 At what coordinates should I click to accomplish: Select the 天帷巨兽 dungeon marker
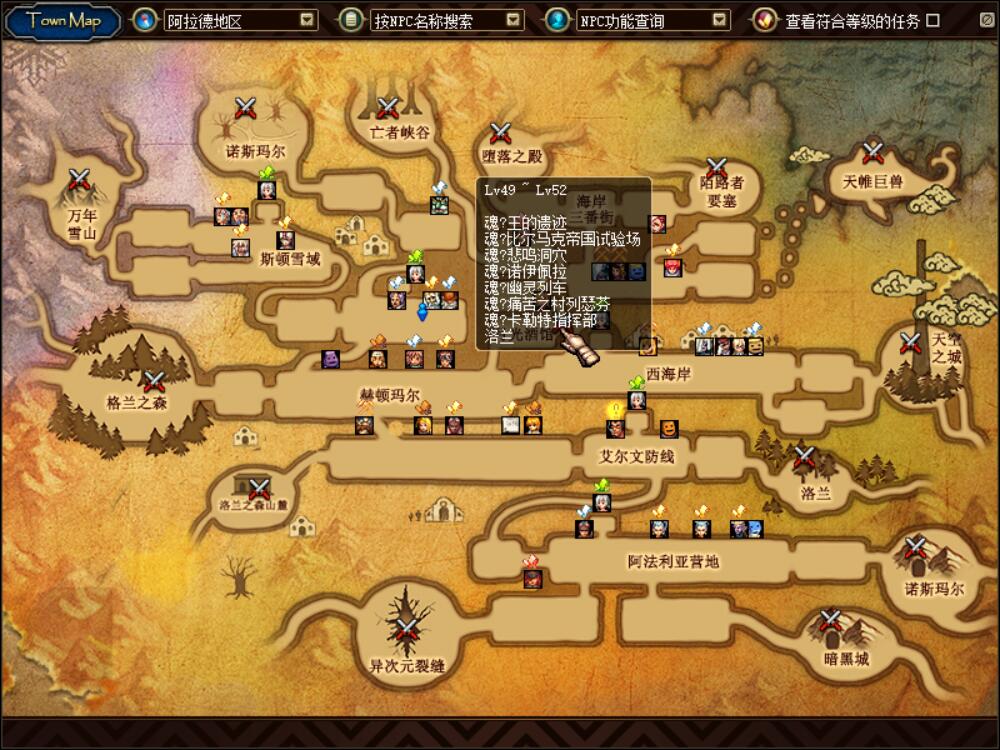click(873, 152)
